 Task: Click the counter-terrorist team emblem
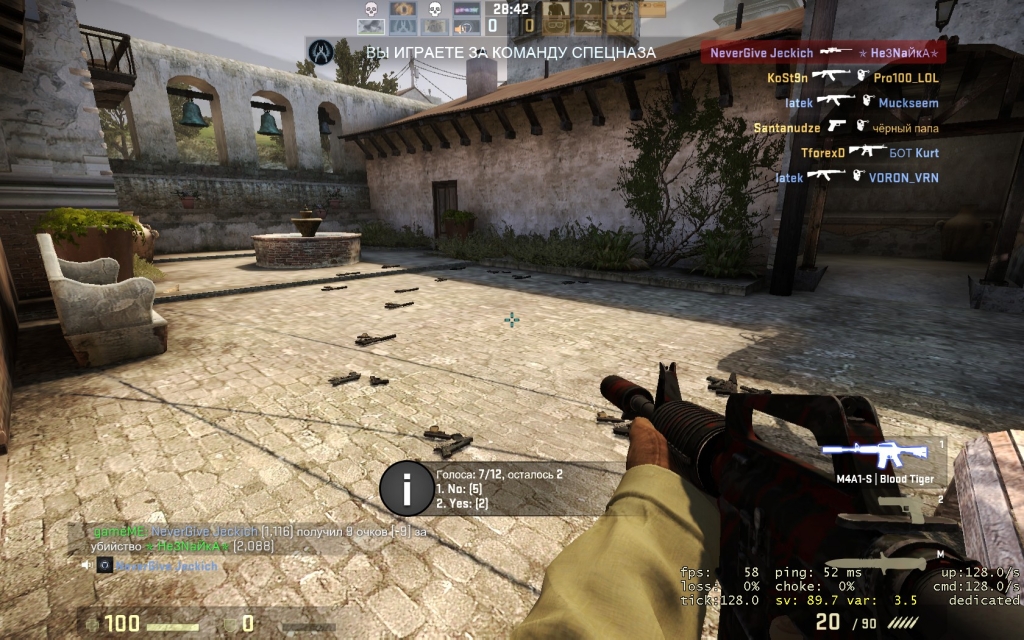point(322,50)
